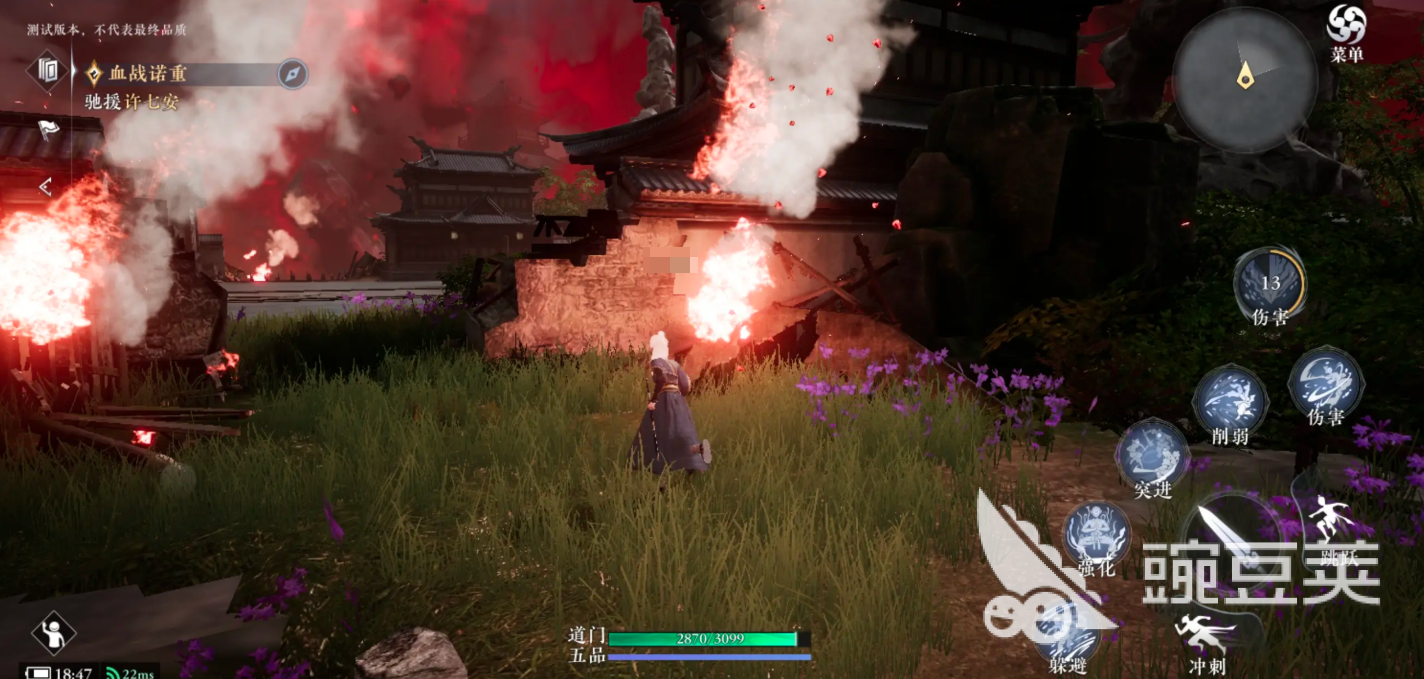The width and height of the screenshot is (1424, 679).
Task: Open the quest scroll diamond icon
Action: (x=48, y=70)
